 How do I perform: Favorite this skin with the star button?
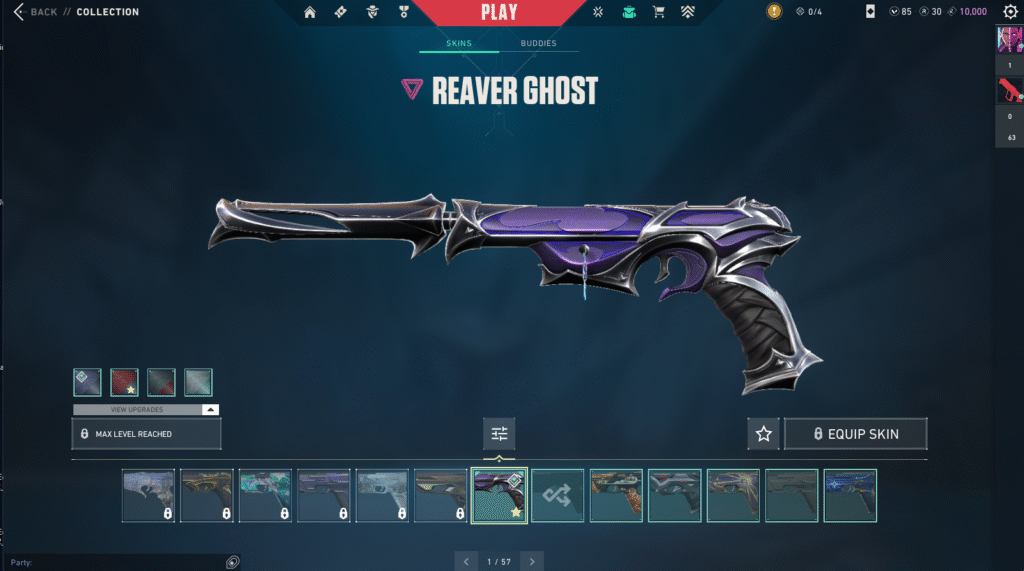pyautogui.click(x=764, y=434)
